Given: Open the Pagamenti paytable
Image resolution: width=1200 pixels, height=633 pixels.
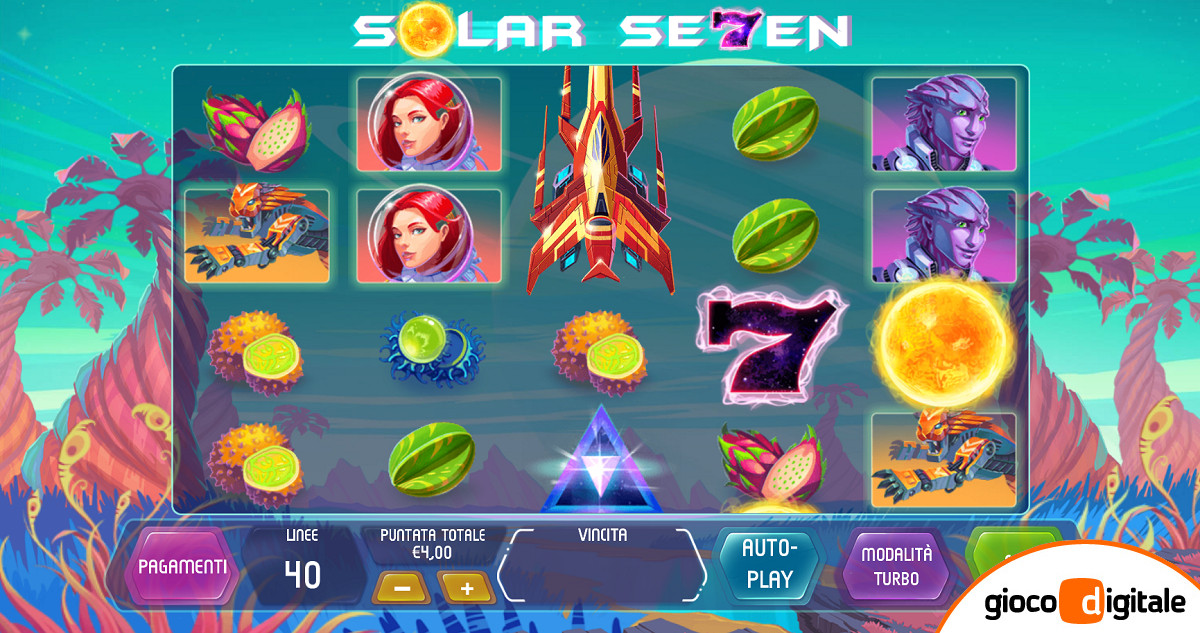Looking at the screenshot, I should click(182, 566).
